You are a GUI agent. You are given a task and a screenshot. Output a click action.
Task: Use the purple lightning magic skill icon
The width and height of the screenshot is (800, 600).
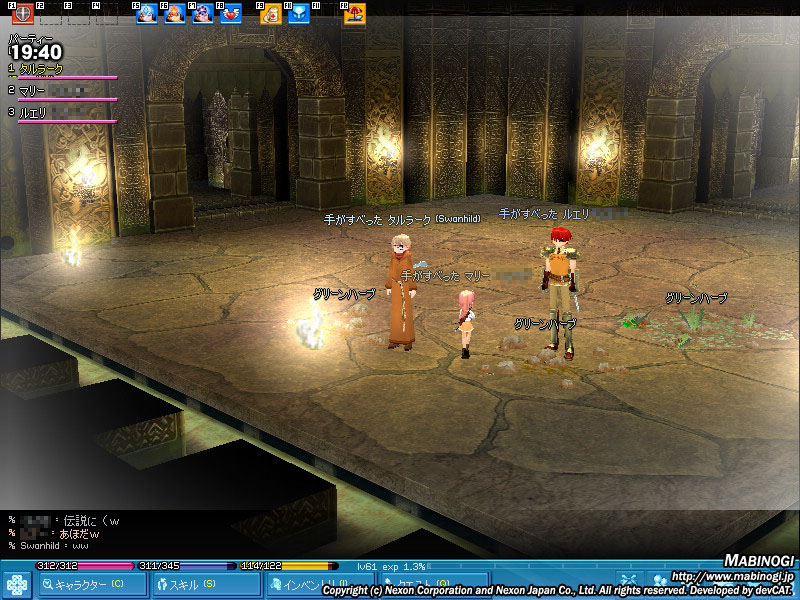click(203, 14)
